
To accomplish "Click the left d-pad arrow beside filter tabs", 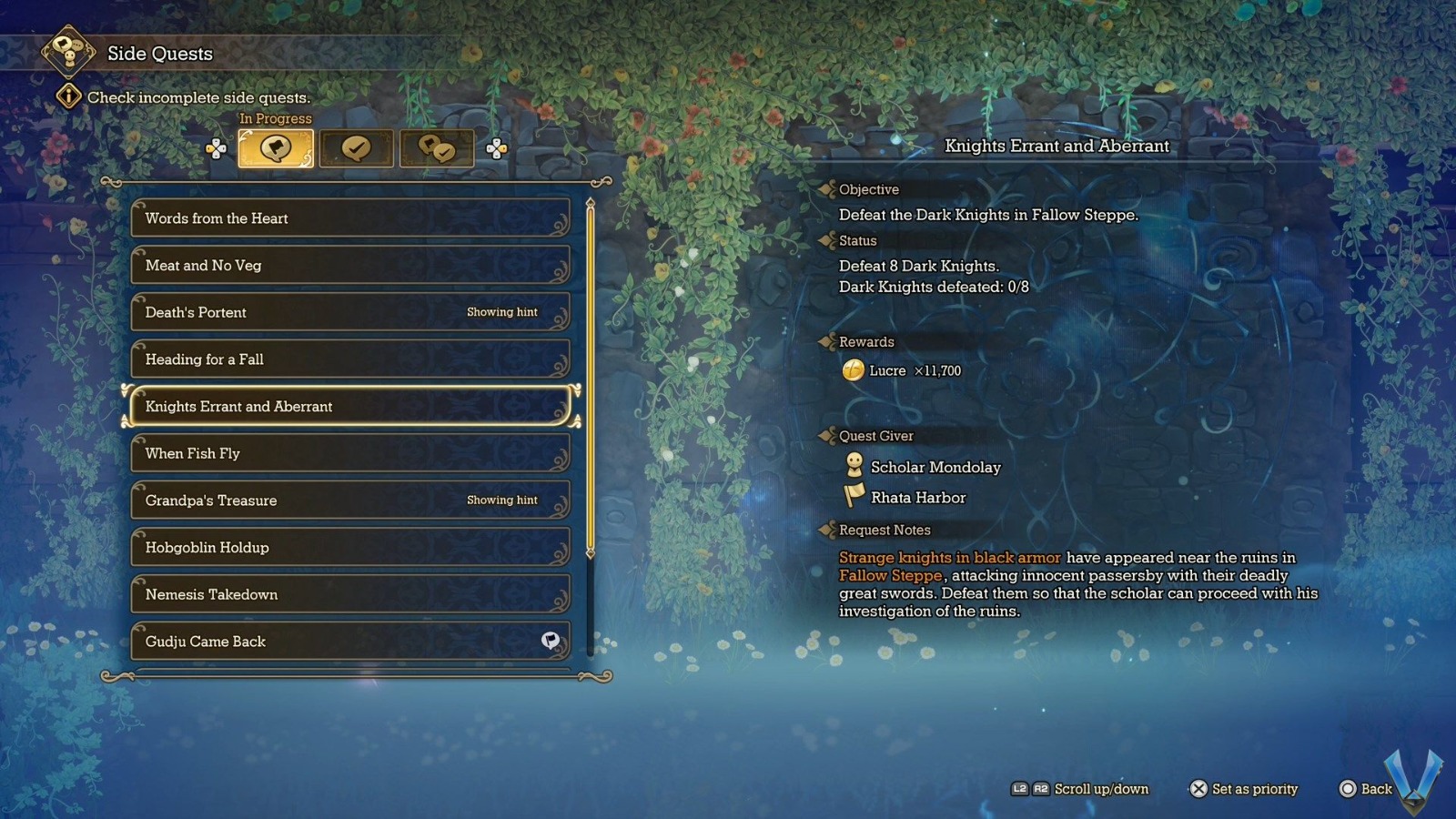I will click(218, 147).
